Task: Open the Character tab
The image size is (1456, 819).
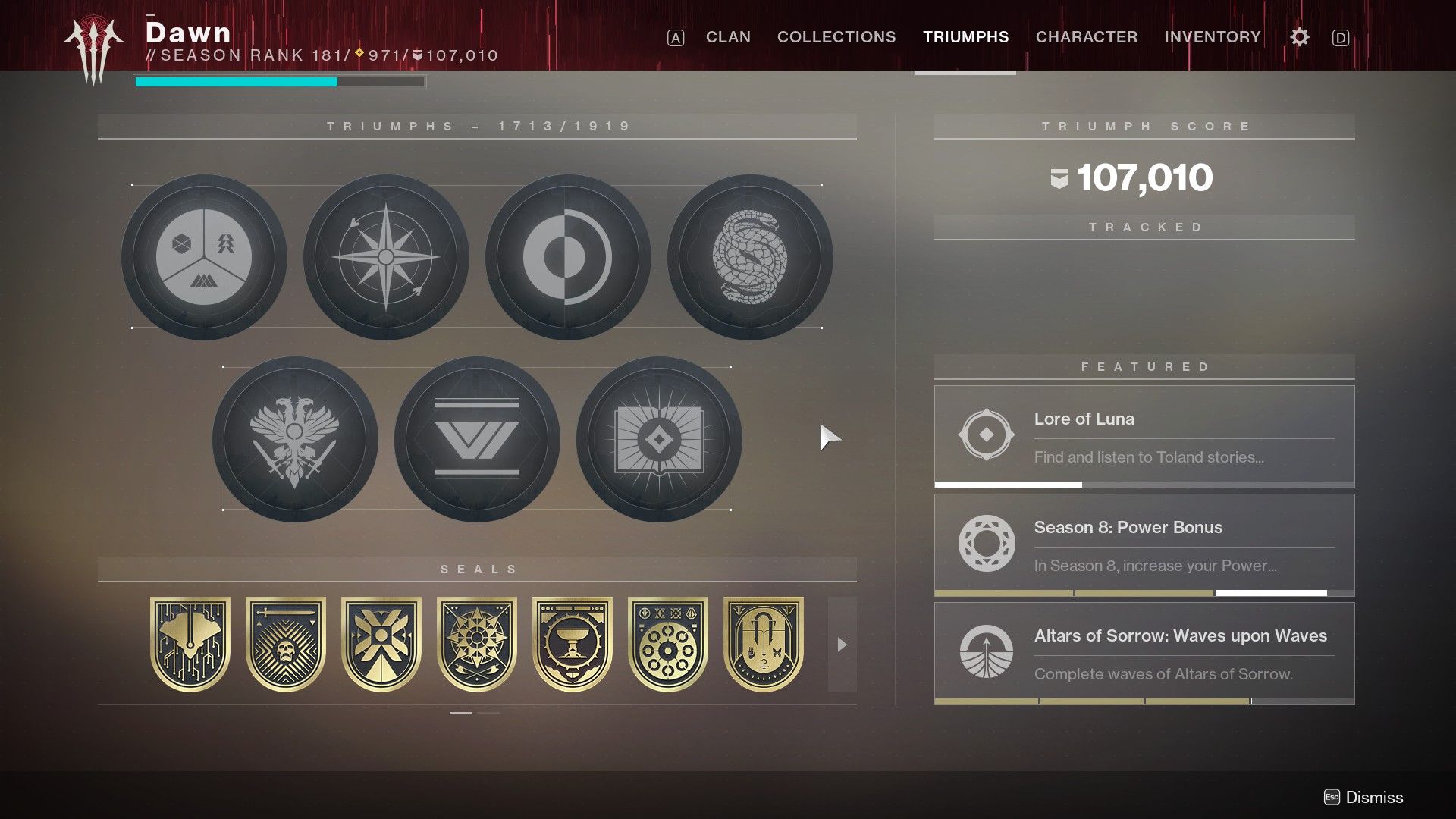Action: (1087, 36)
